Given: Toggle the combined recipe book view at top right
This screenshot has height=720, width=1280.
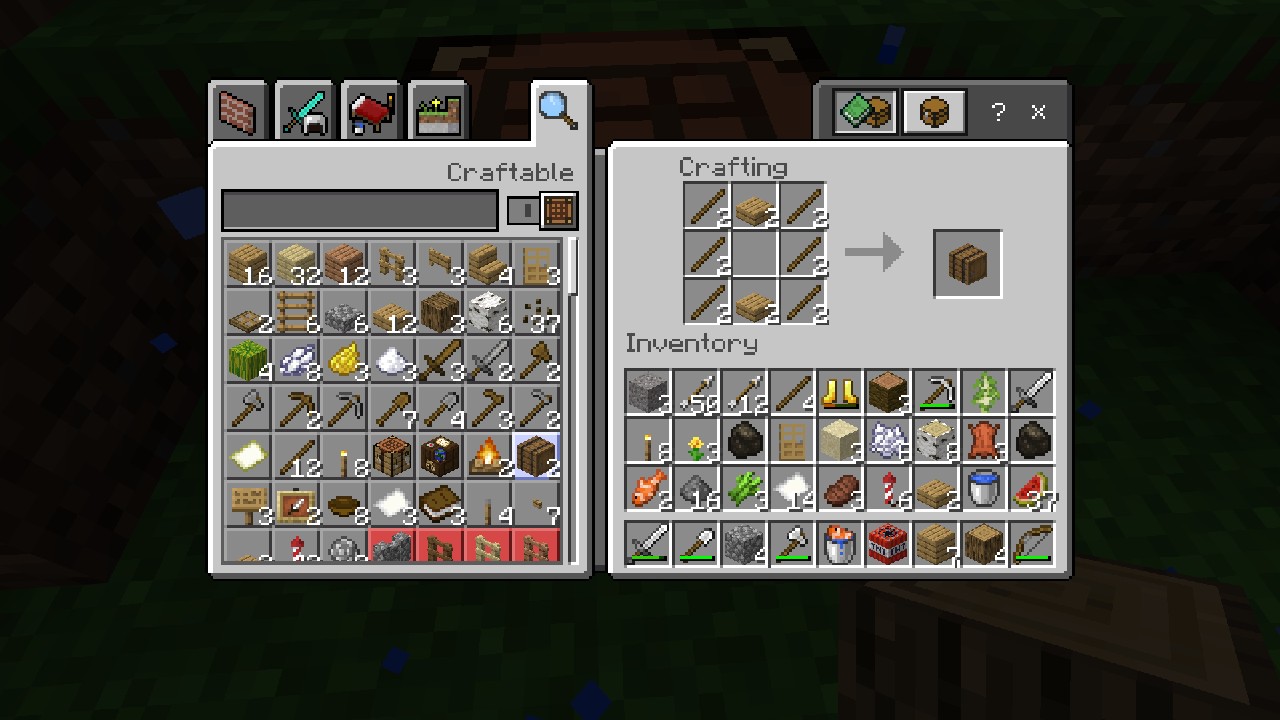Looking at the screenshot, I should 862,111.
